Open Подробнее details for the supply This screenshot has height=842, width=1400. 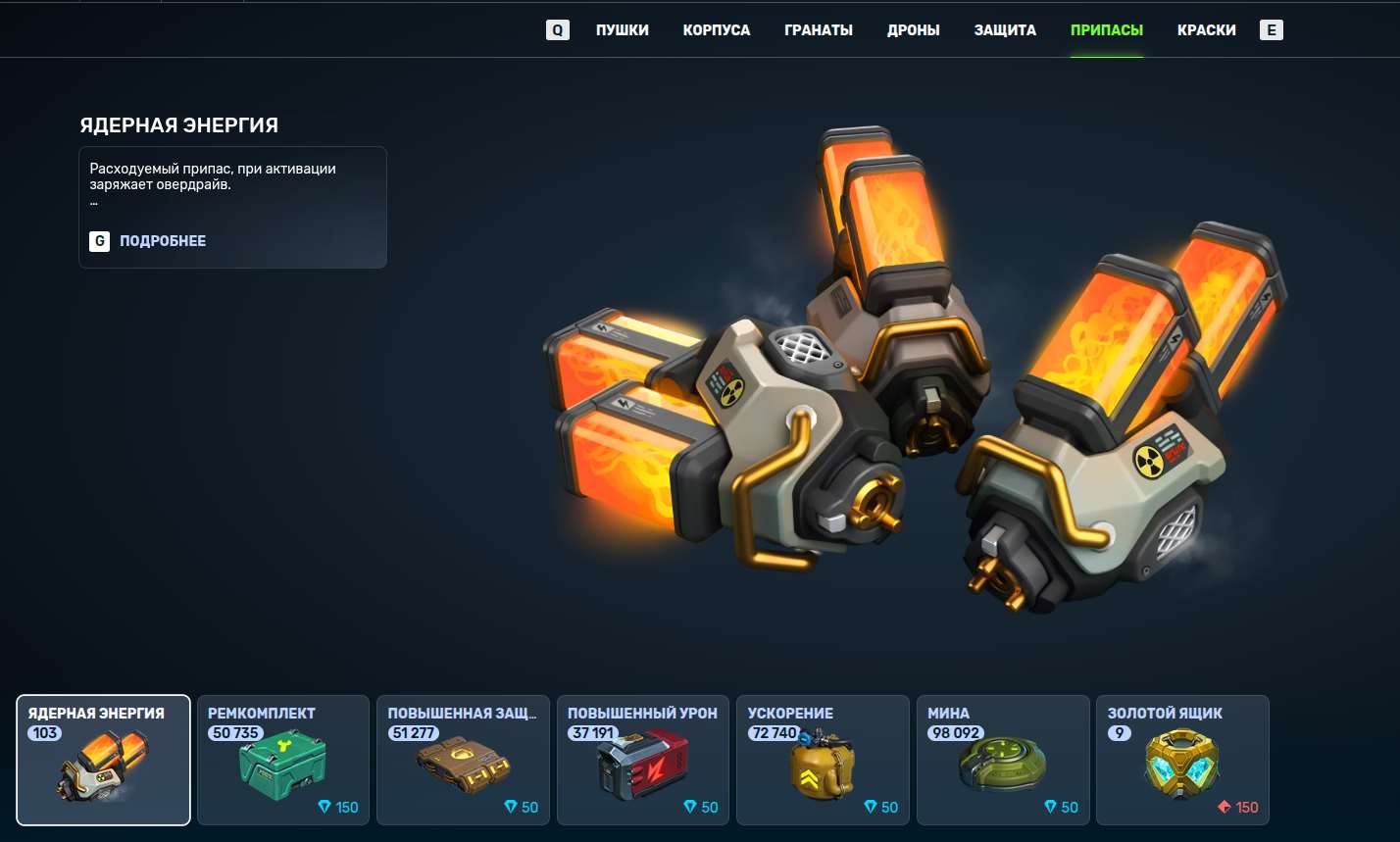162,241
